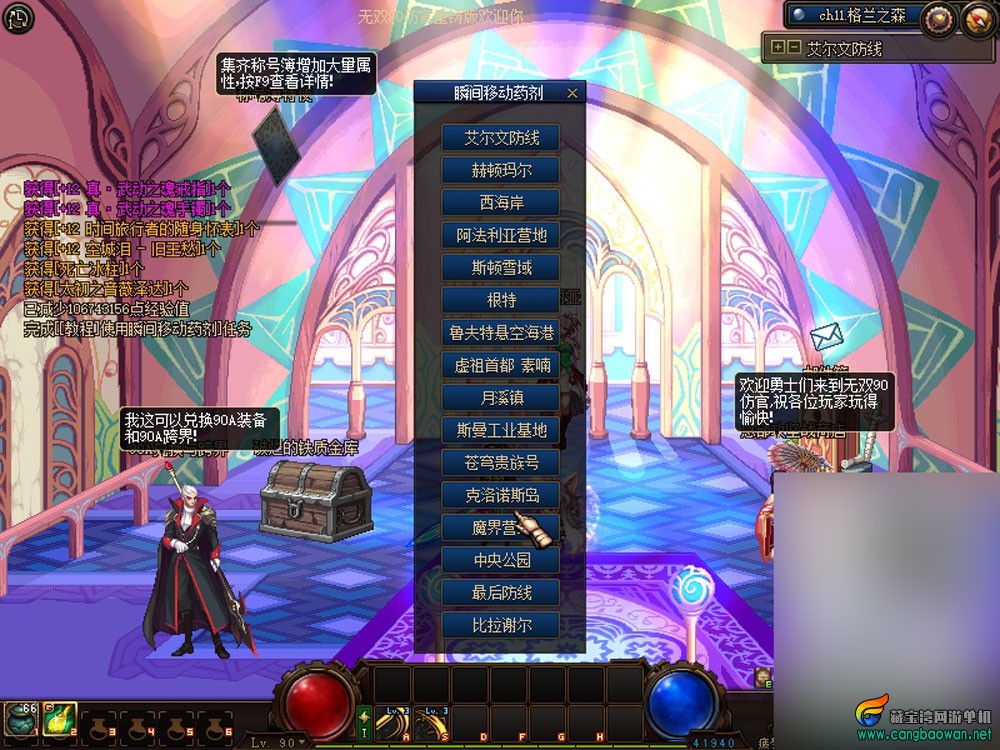Select 斯曼工业基地 destination
The height and width of the screenshot is (750, 1000).
tap(500, 430)
